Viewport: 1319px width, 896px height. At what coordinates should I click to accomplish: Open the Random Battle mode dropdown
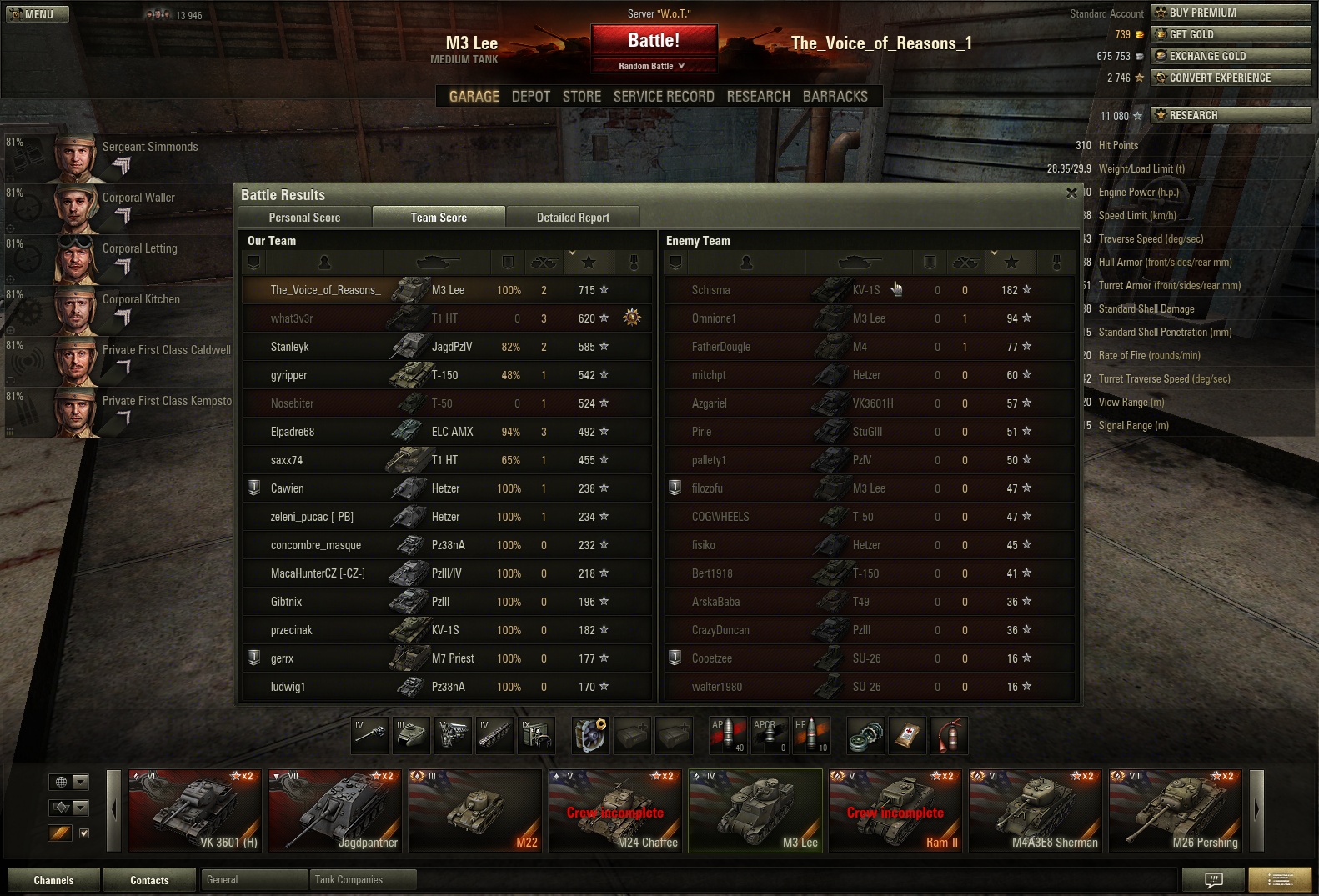click(653, 66)
